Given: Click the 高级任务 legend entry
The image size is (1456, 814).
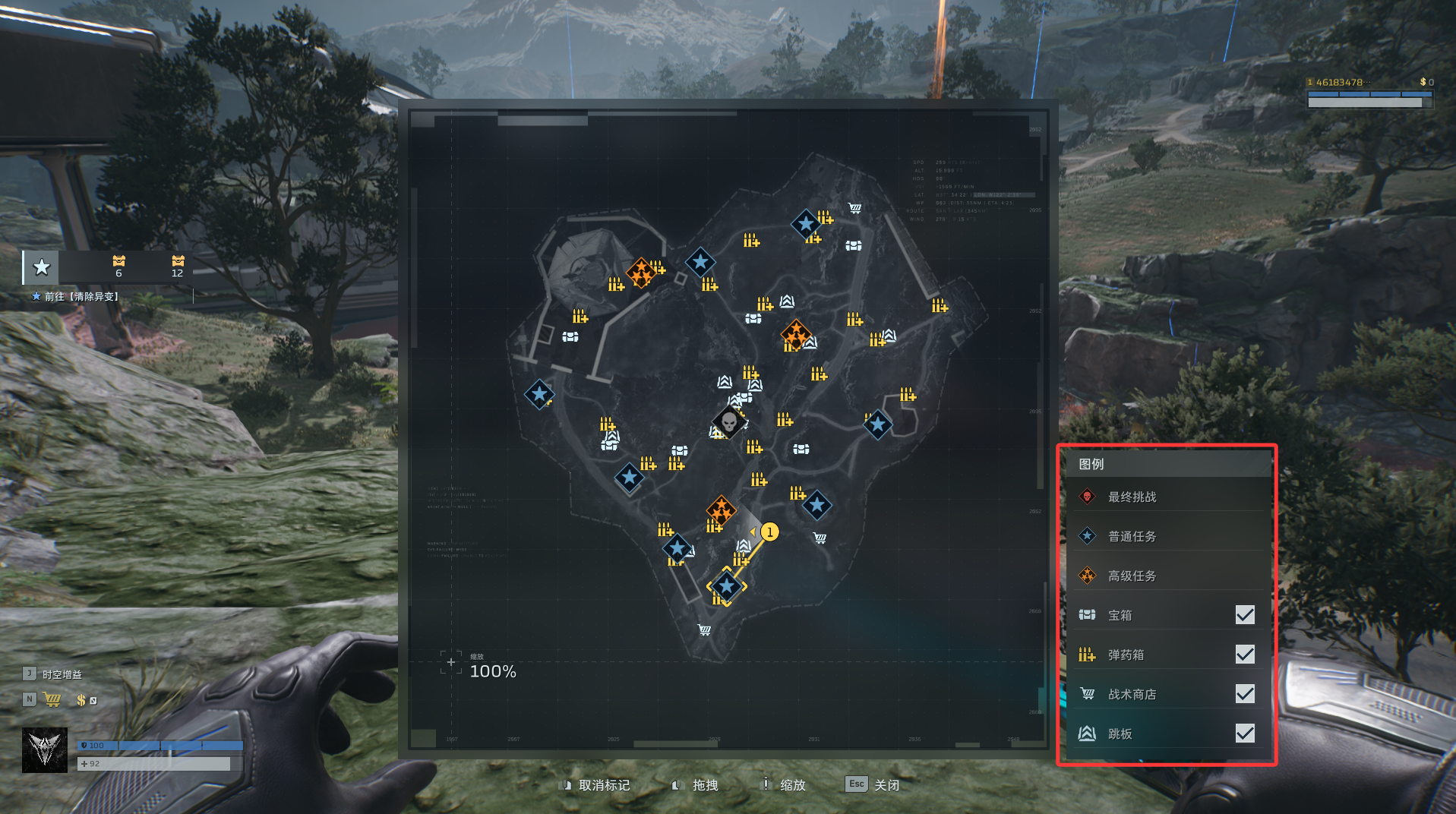Looking at the screenshot, I should (1131, 576).
